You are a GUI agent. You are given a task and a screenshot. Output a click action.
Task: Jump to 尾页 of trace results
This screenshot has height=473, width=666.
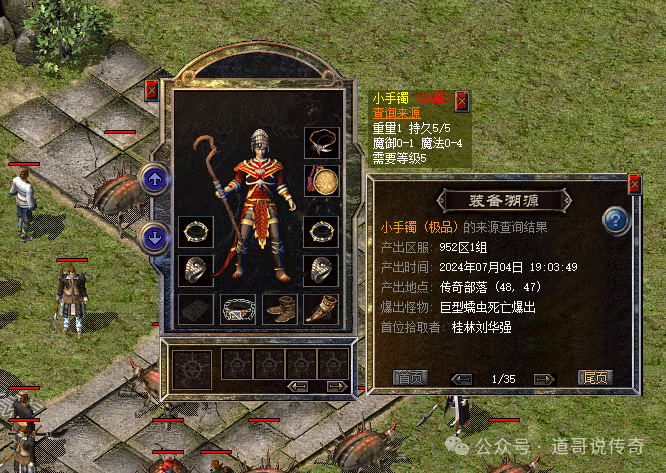click(595, 378)
